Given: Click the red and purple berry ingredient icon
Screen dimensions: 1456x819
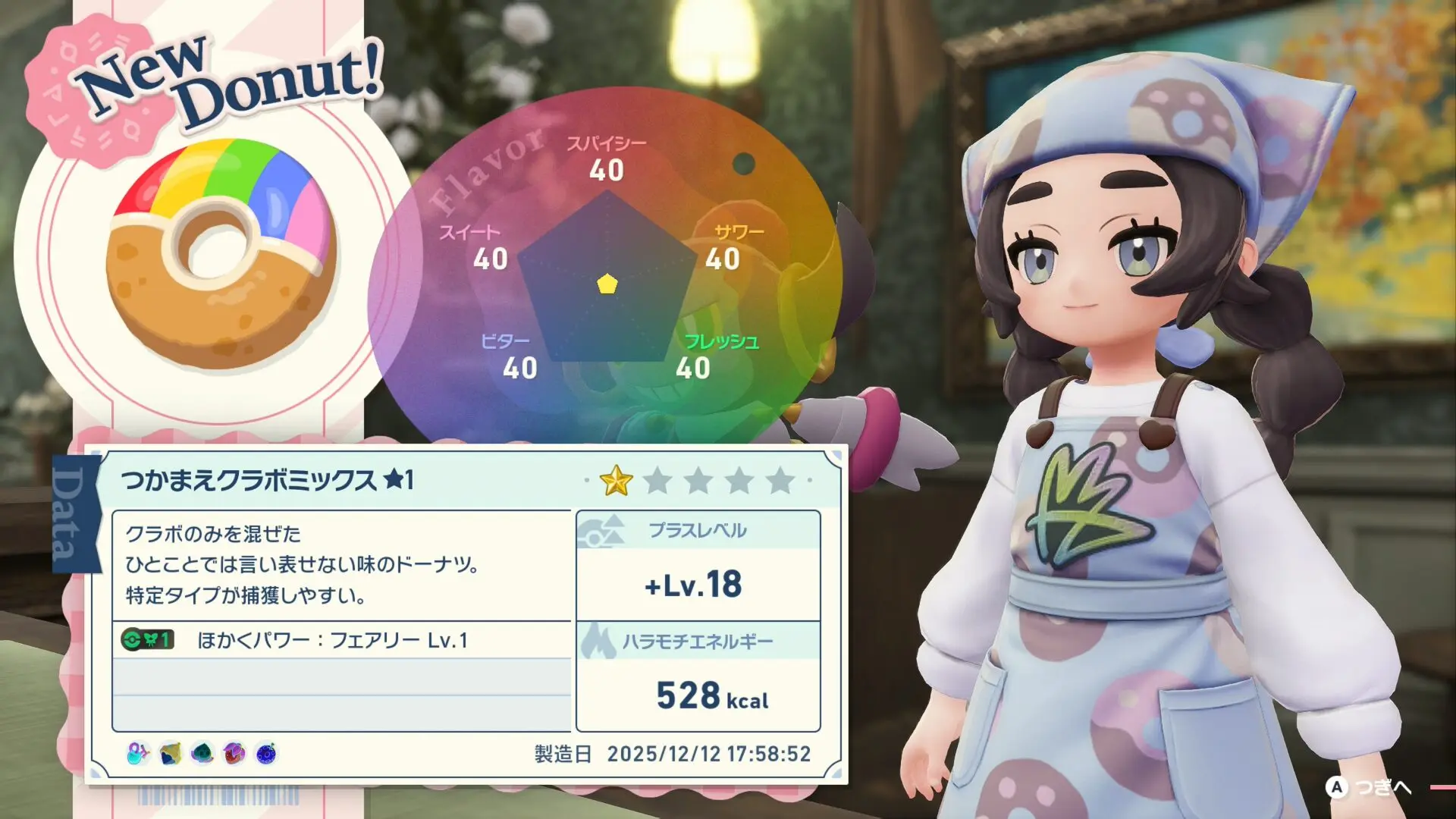Looking at the screenshot, I should tap(234, 753).
